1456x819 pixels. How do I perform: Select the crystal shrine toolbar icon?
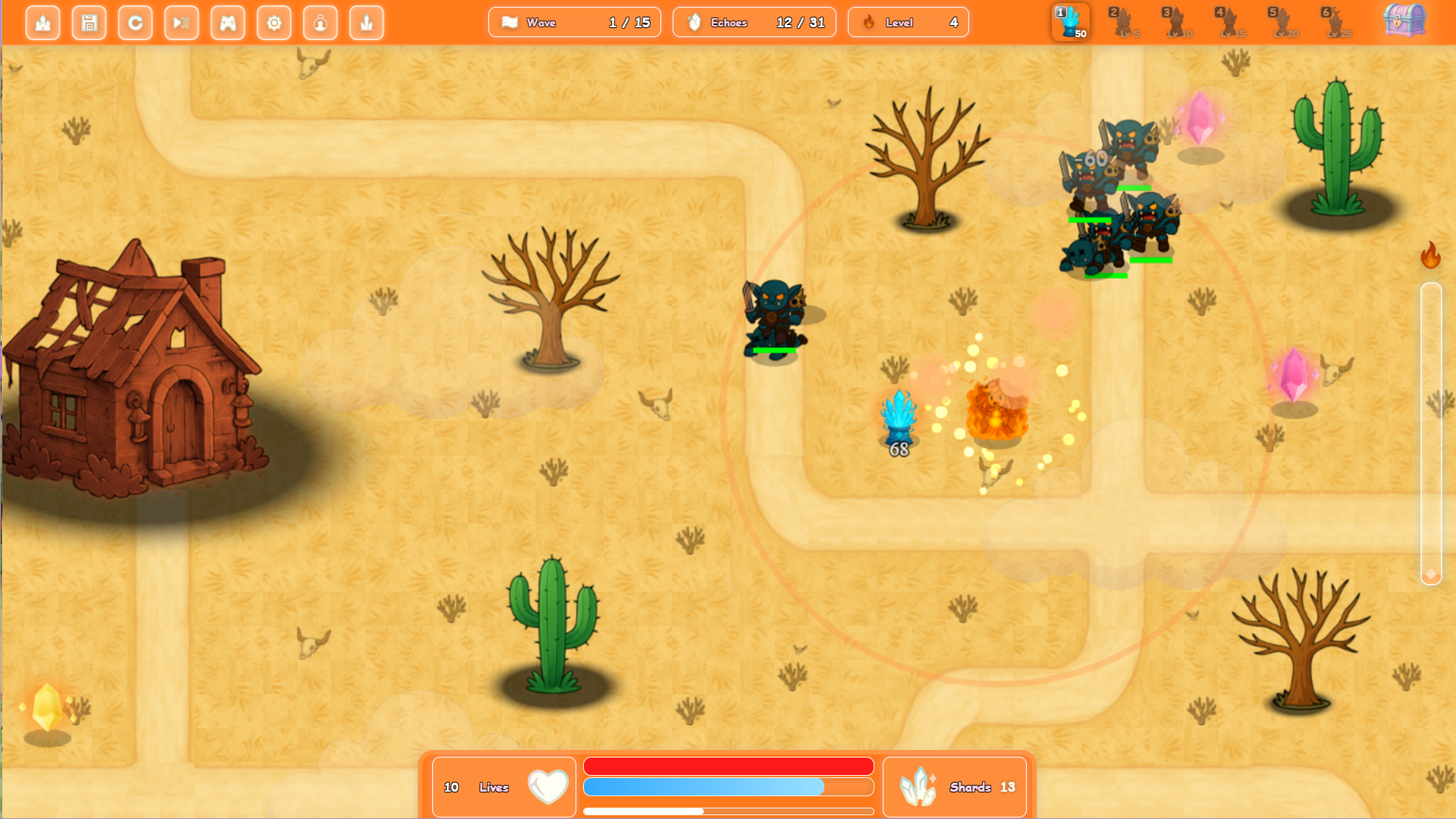coord(366,22)
